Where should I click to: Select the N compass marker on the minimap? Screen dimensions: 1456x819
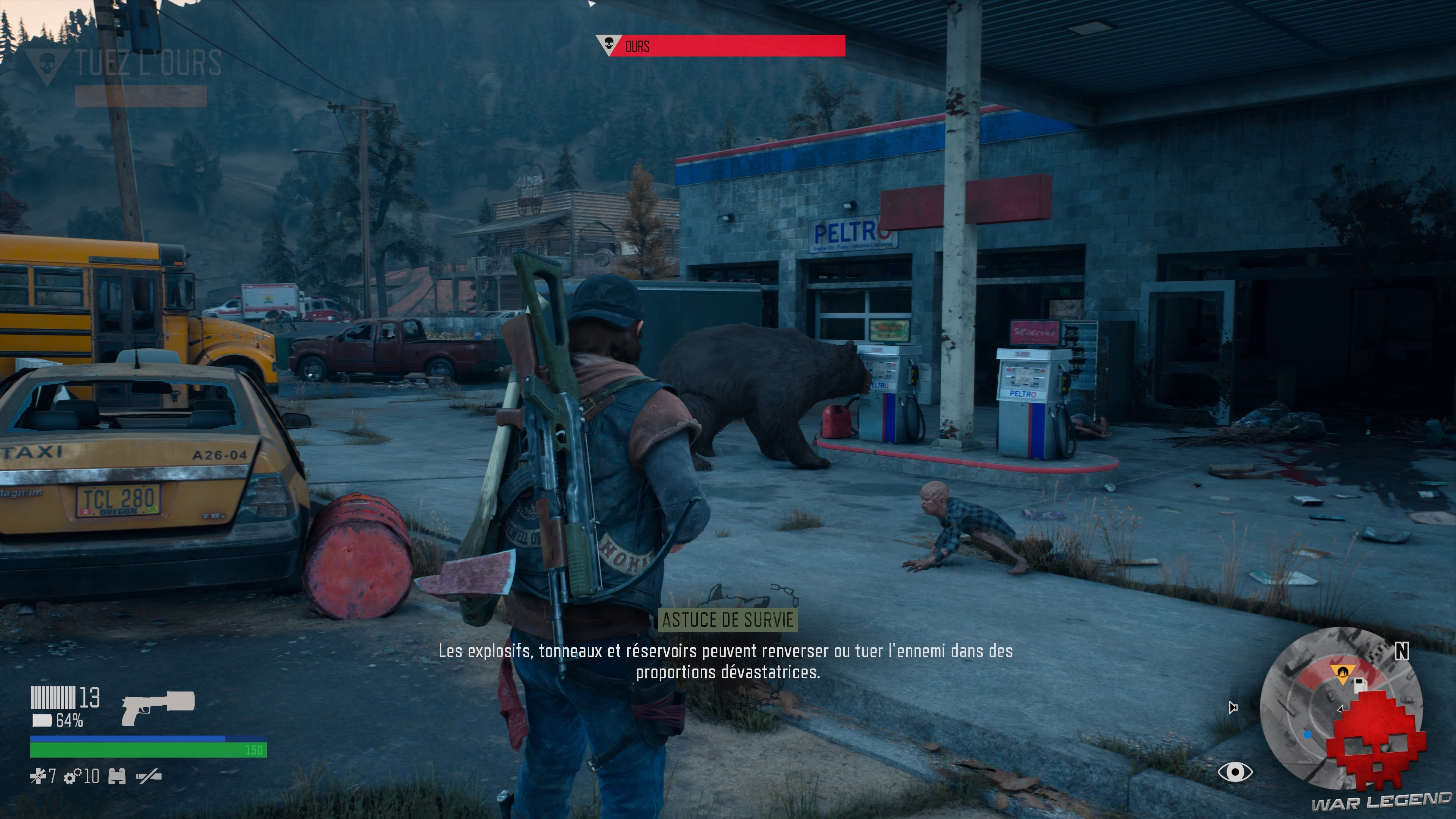pyautogui.click(x=1402, y=651)
